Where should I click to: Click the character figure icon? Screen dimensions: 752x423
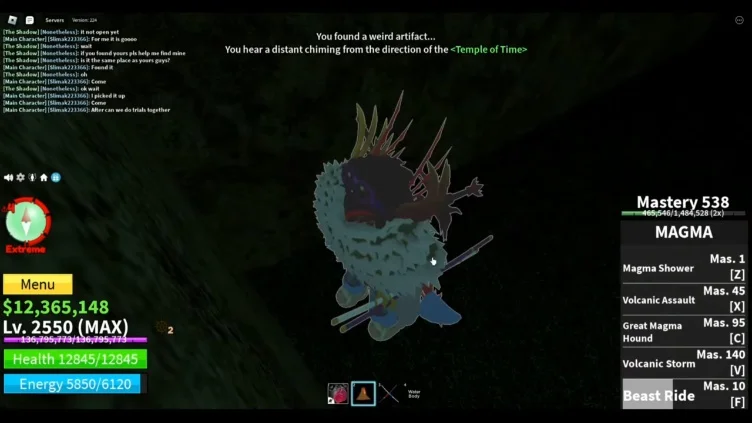point(32,177)
